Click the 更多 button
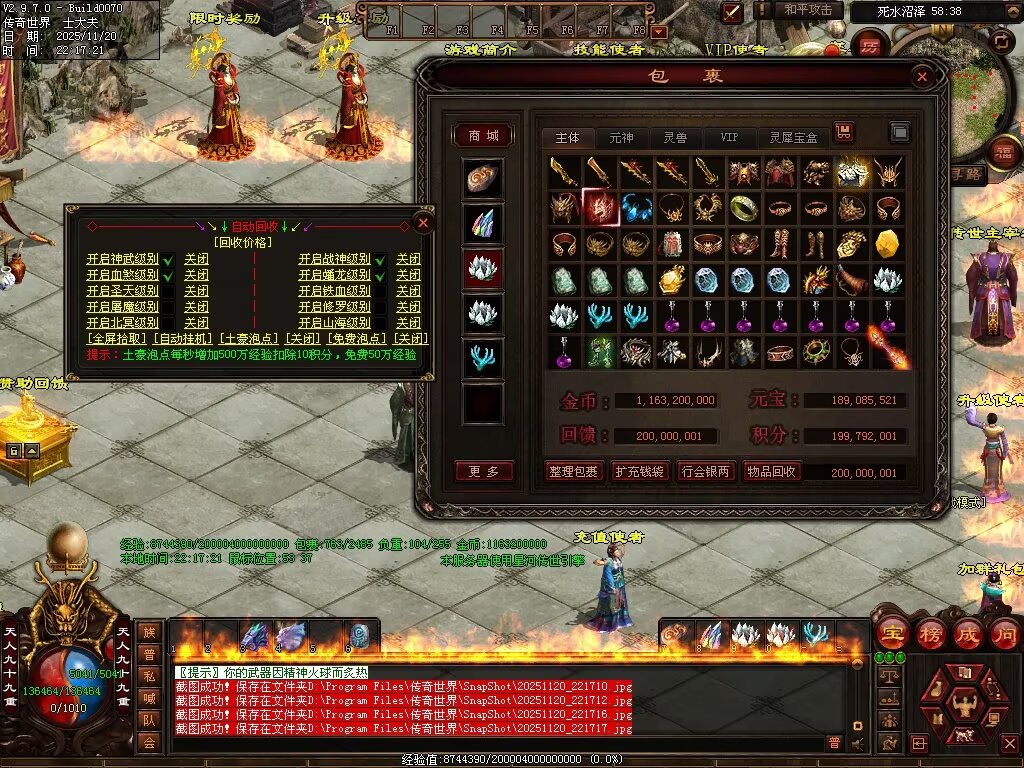Viewport: 1024px width, 768px height. tap(484, 471)
